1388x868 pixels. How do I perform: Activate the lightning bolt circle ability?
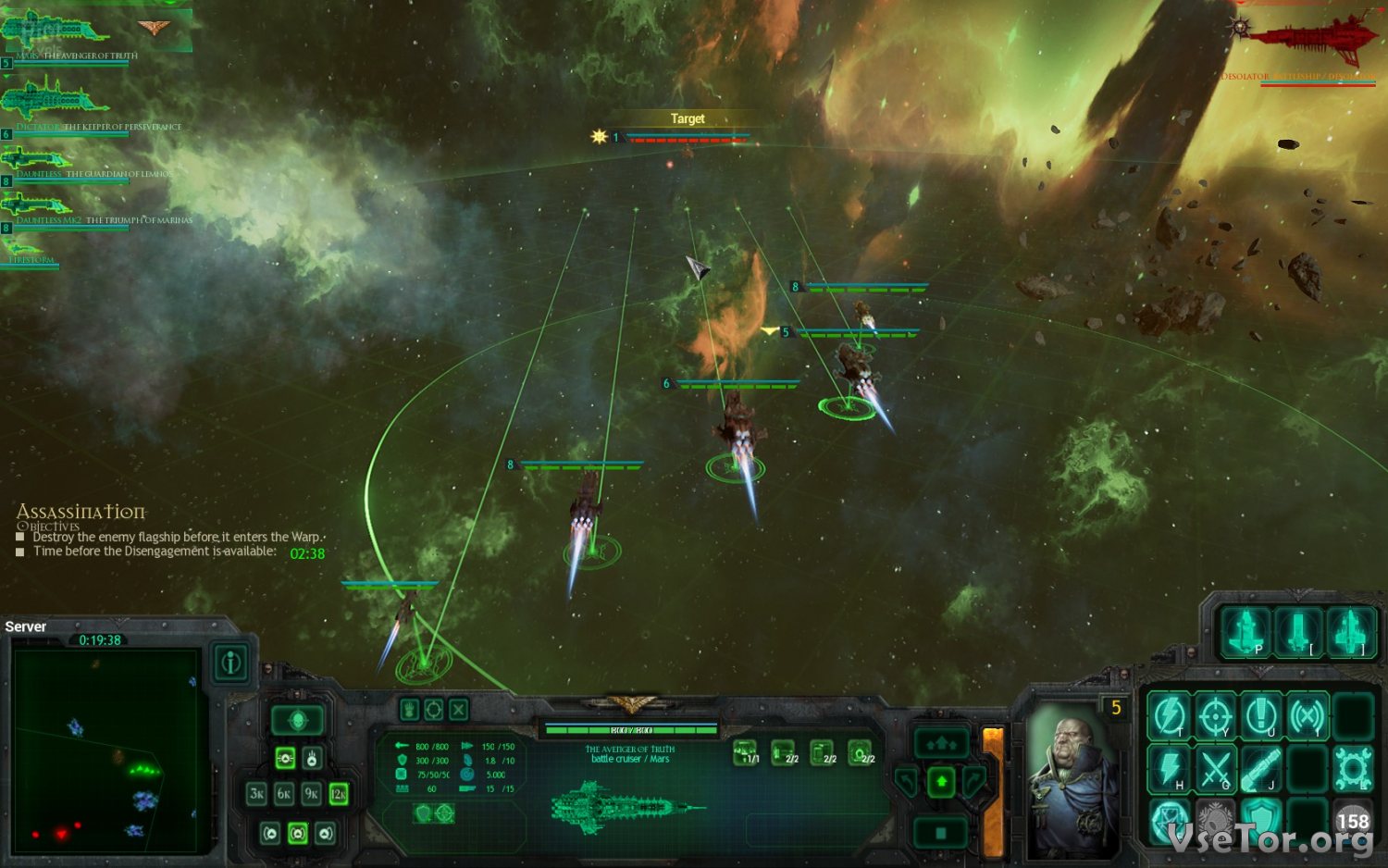point(1169,715)
